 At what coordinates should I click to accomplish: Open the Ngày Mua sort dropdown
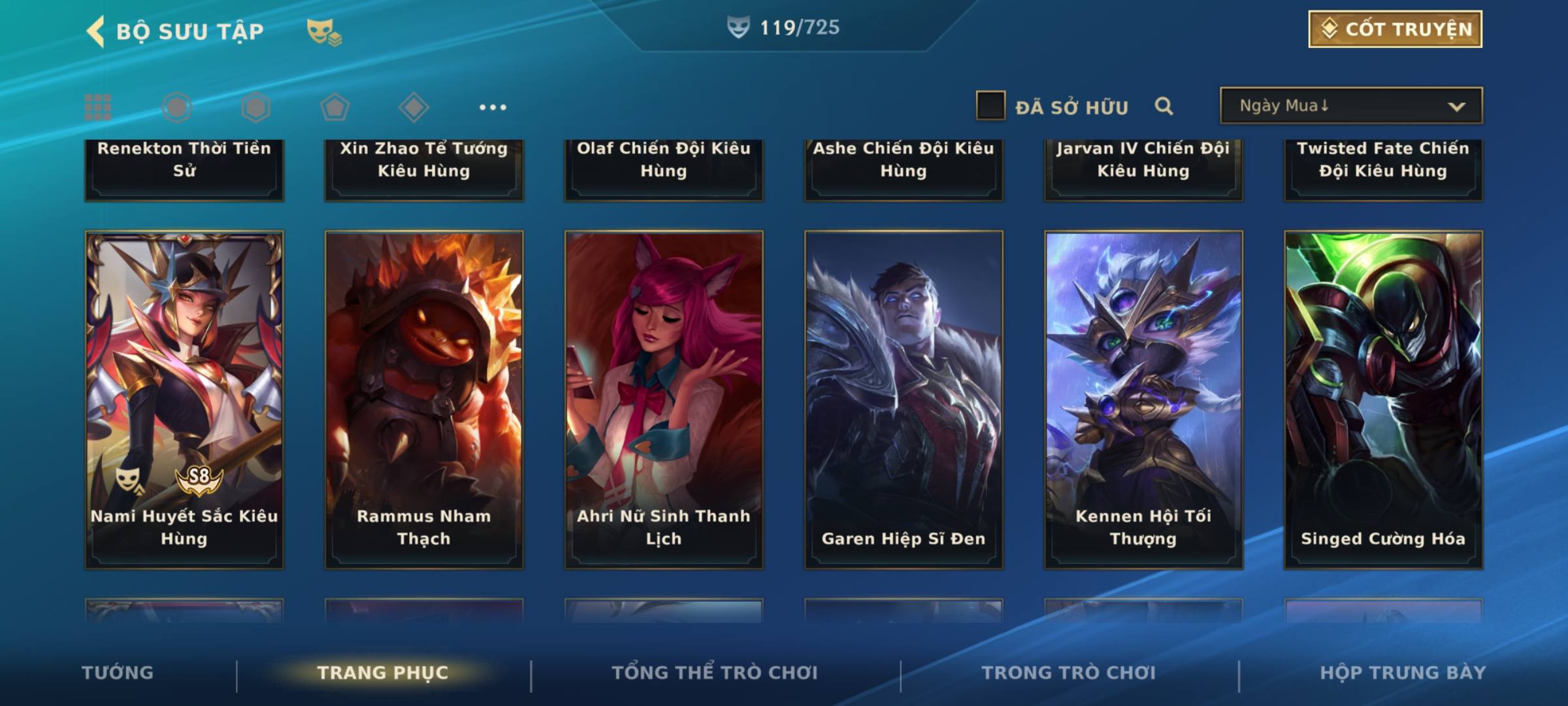coord(1350,106)
